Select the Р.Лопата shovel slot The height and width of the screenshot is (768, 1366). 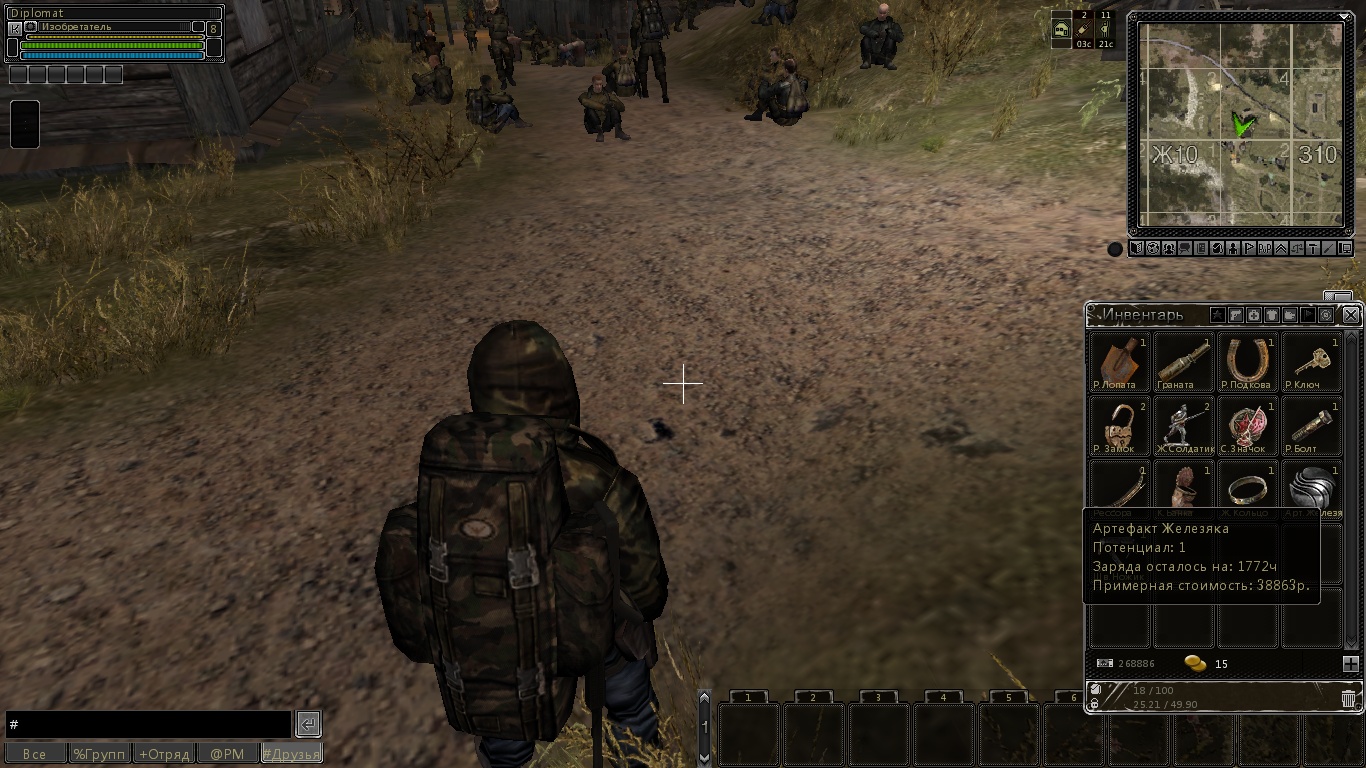click(x=1119, y=361)
